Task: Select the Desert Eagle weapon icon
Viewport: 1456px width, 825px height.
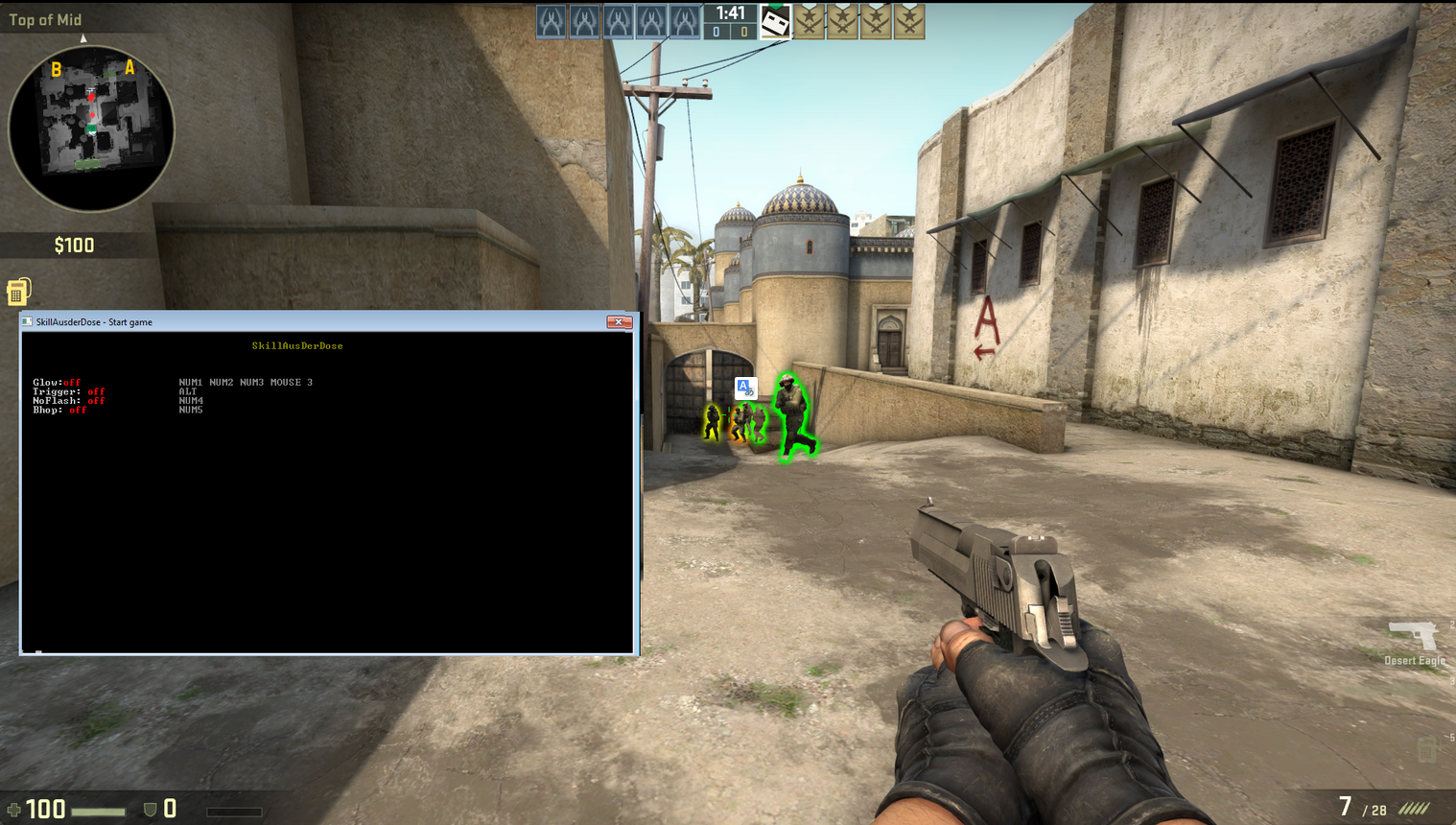Action: tap(1414, 636)
